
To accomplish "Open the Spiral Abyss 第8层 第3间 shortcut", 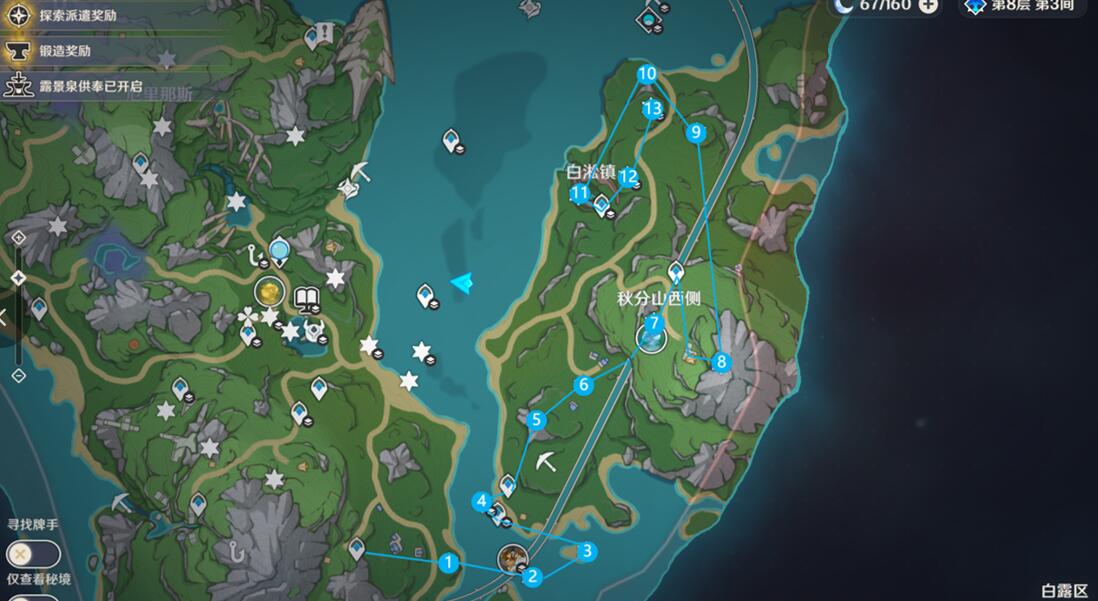I will tap(1022, 6).
